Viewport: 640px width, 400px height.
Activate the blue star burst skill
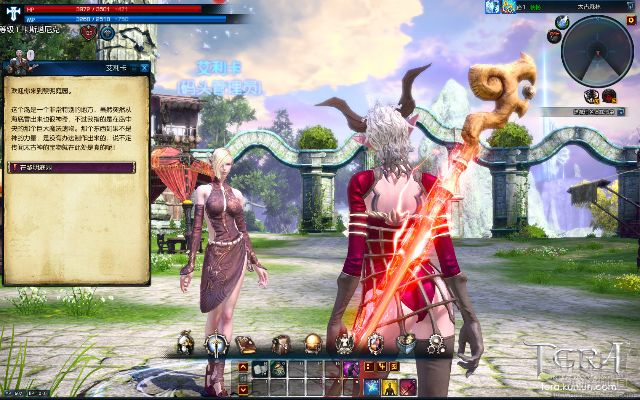tap(370, 387)
